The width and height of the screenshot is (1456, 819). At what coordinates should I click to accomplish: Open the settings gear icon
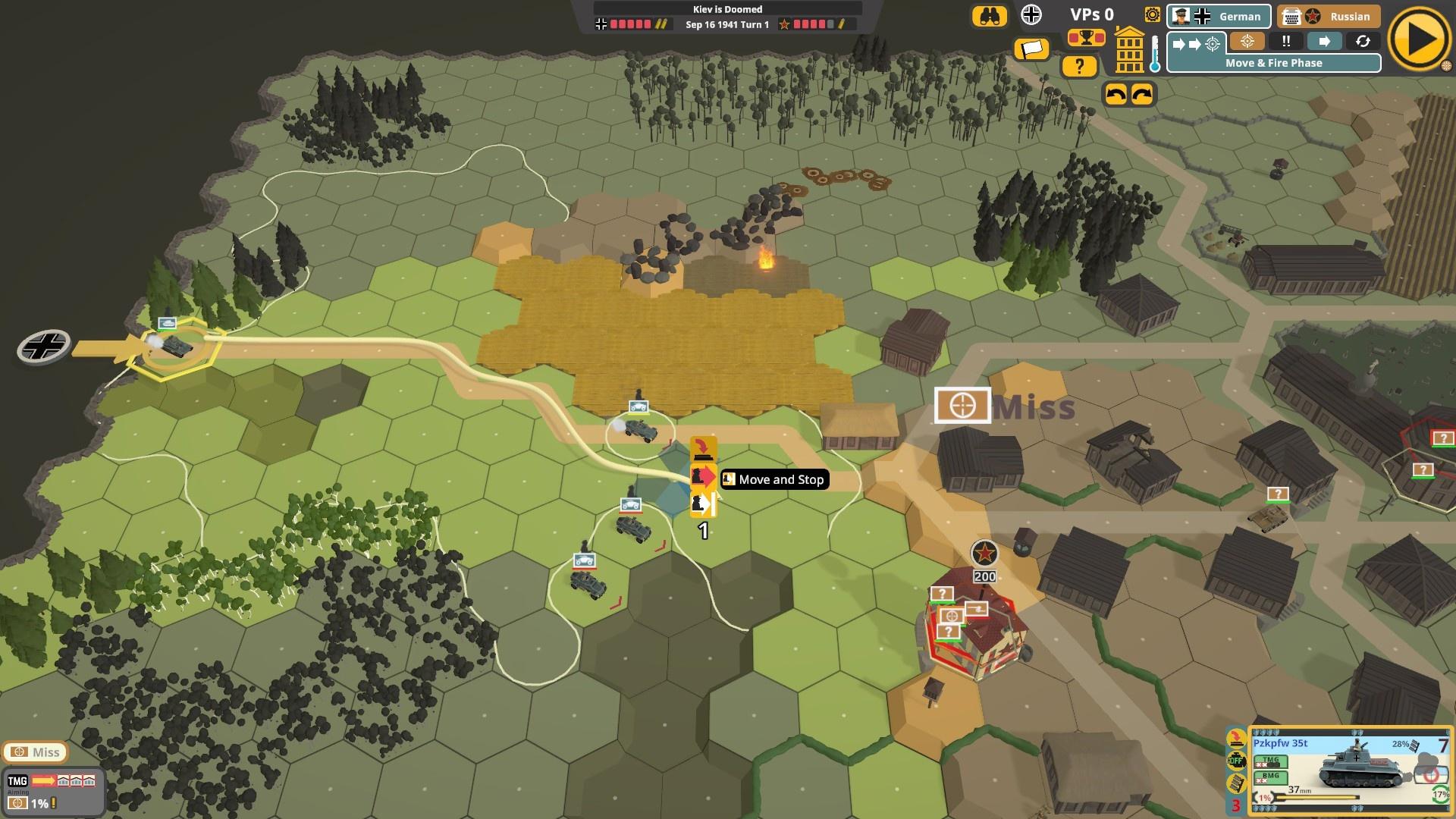1153,15
